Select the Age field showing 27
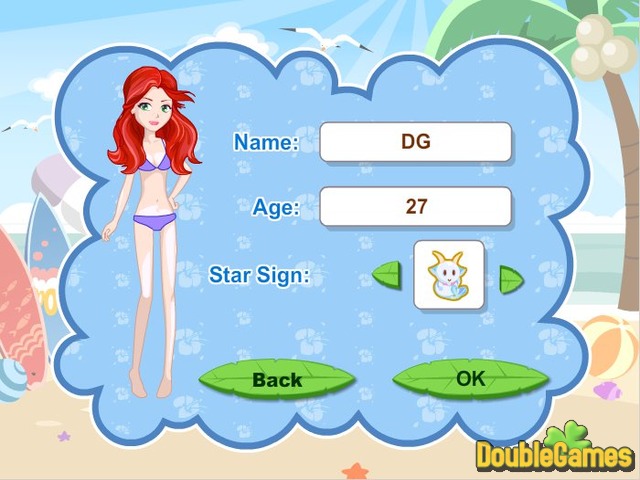The height and width of the screenshot is (480, 640). pos(415,206)
